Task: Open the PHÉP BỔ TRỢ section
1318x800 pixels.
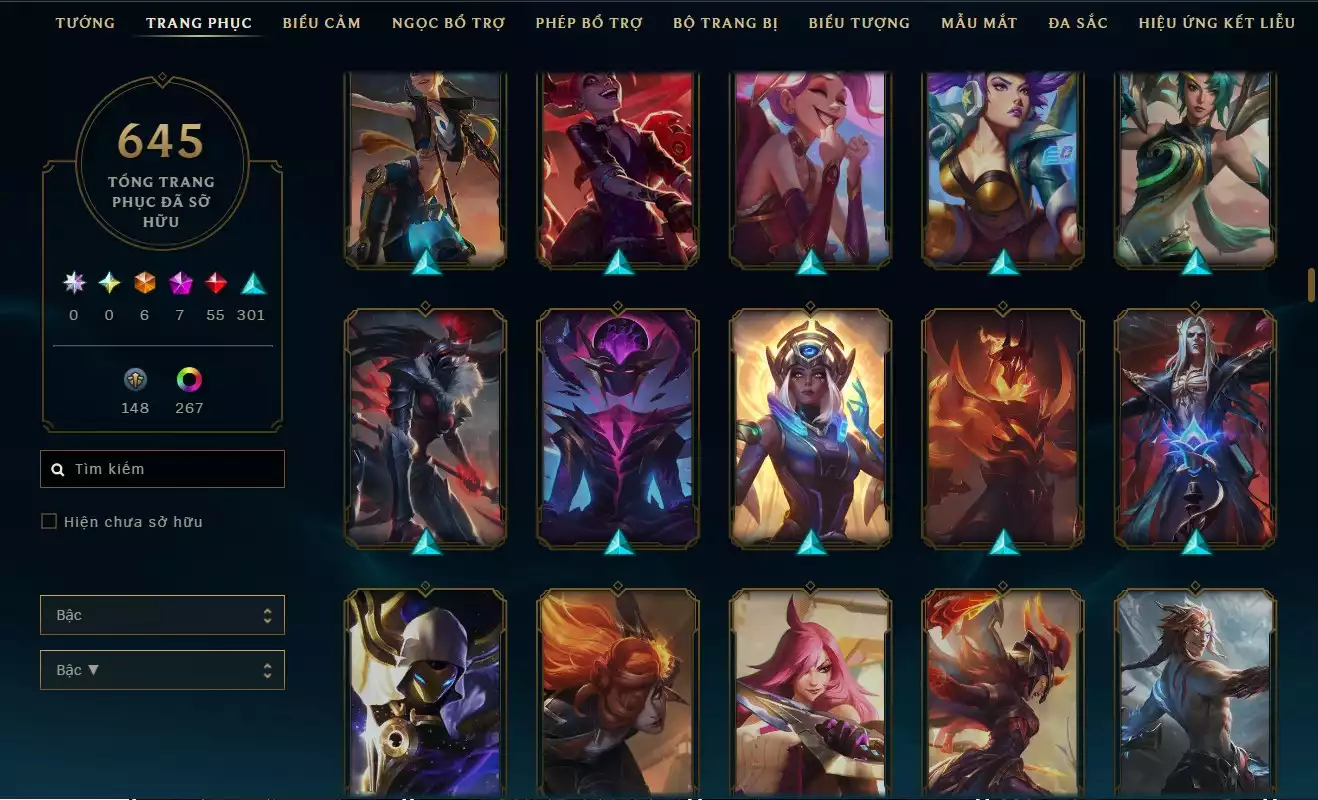Action: 589,22
